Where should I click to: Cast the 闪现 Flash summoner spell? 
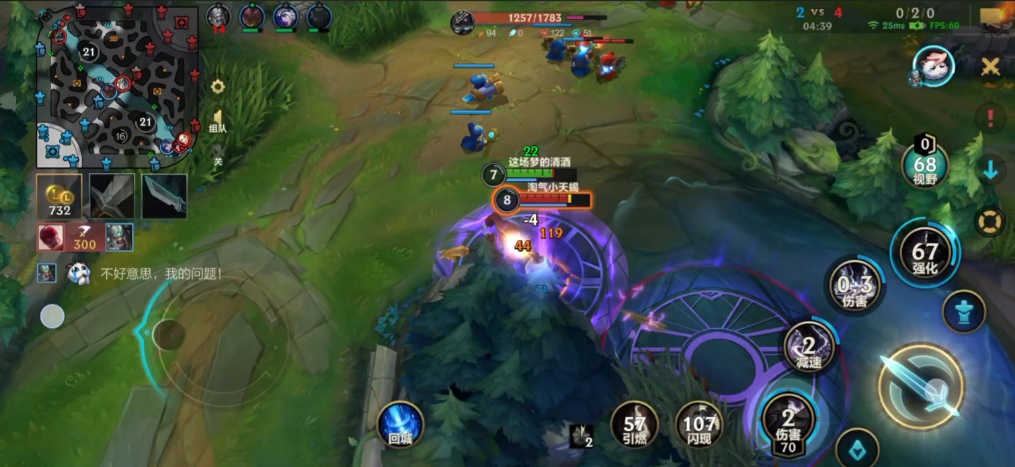[x=699, y=425]
